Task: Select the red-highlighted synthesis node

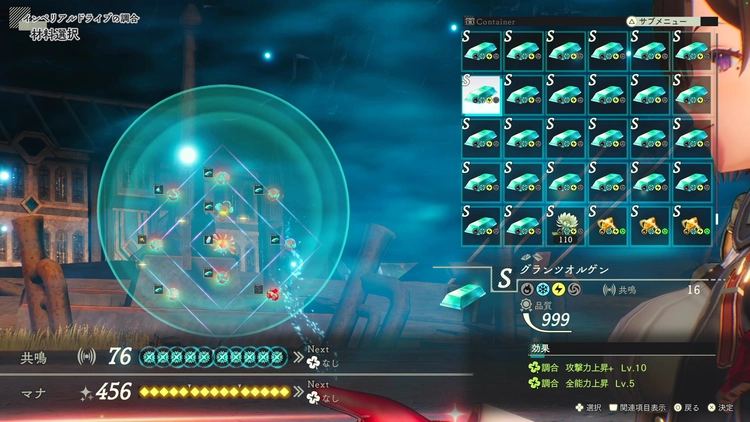Action: click(273, 291)
